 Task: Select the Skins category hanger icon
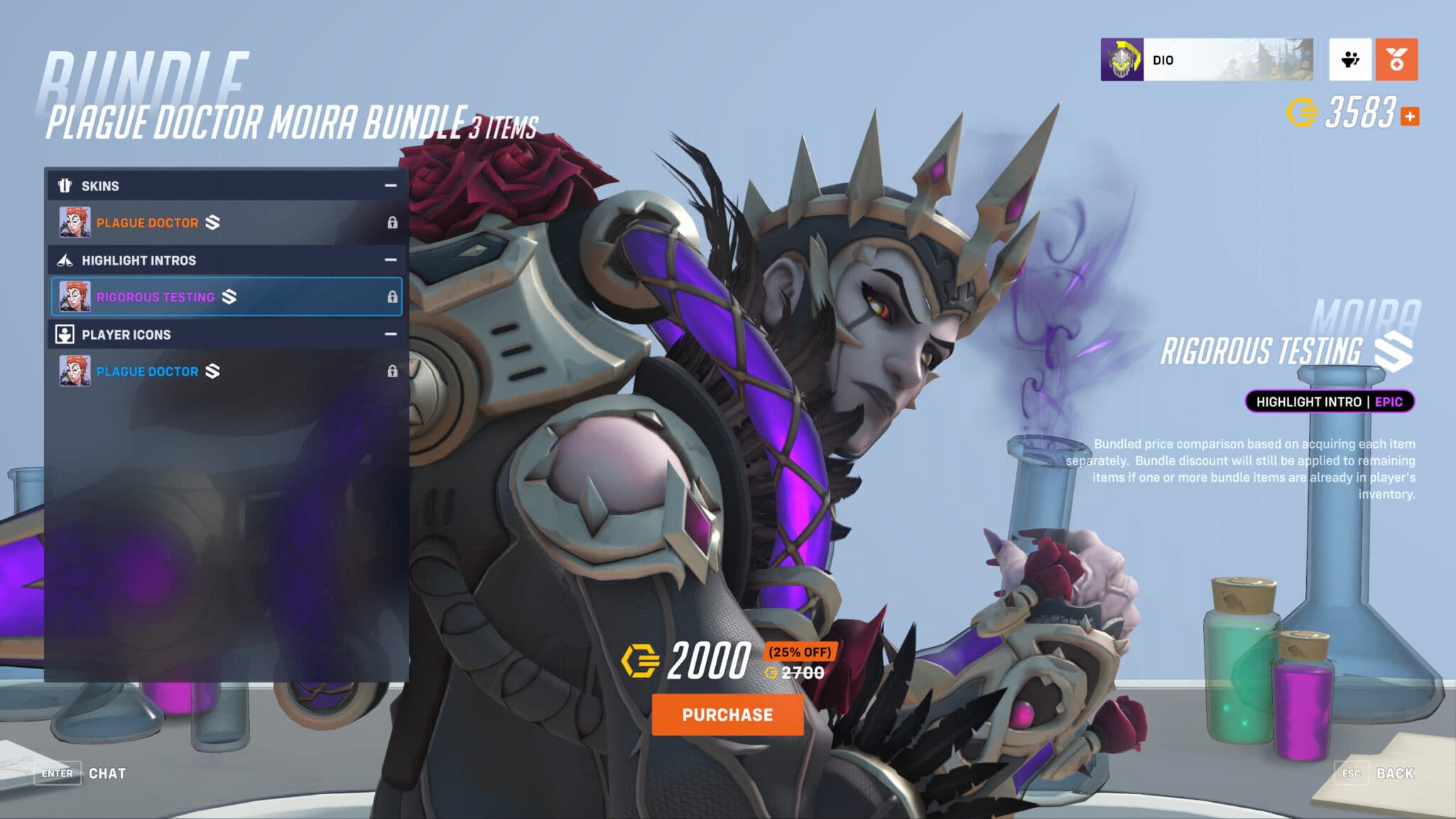pyautogui.click(x=65, y=185)
